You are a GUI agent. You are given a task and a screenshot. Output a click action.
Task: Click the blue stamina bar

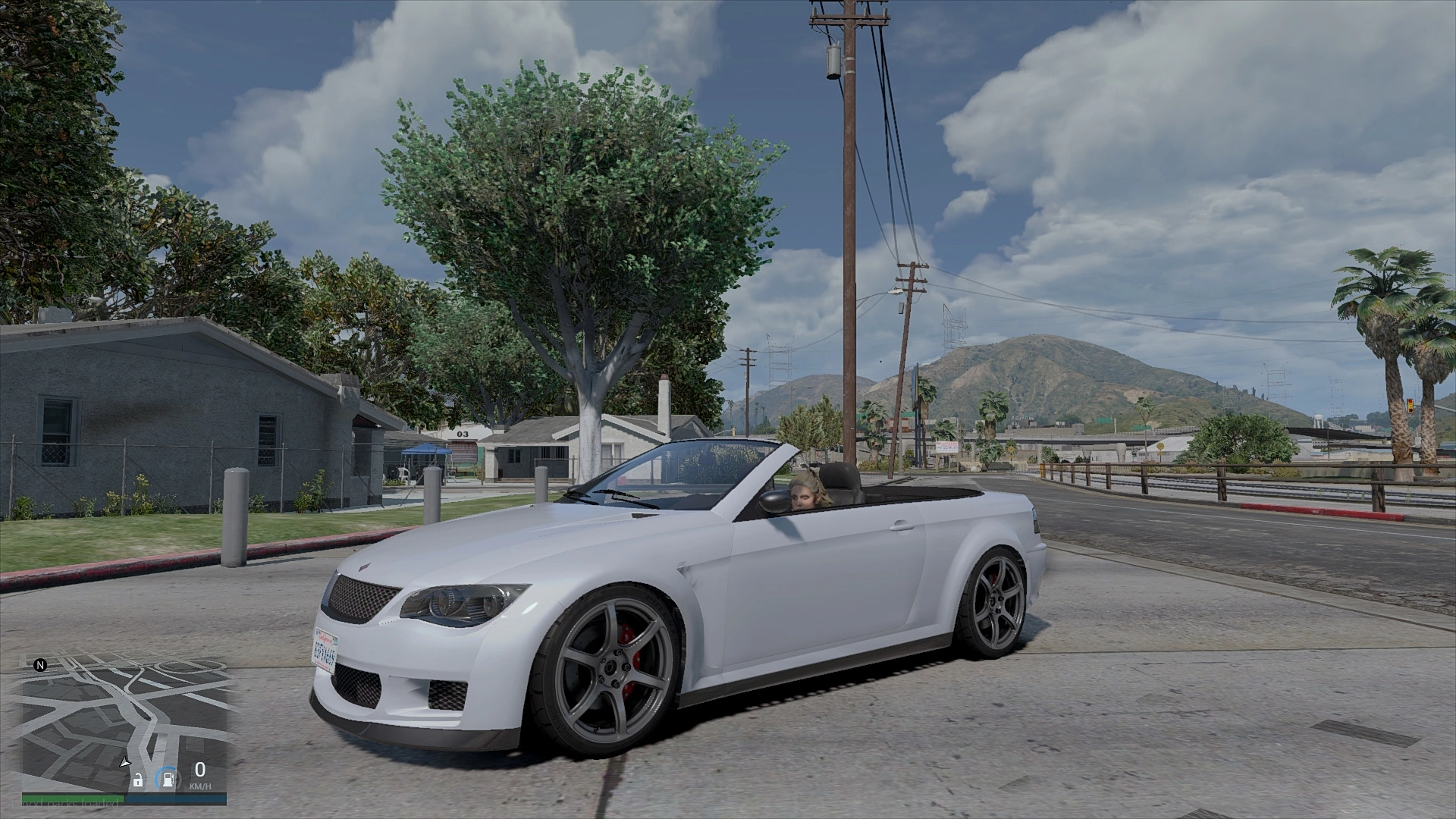tap(177, 797)
